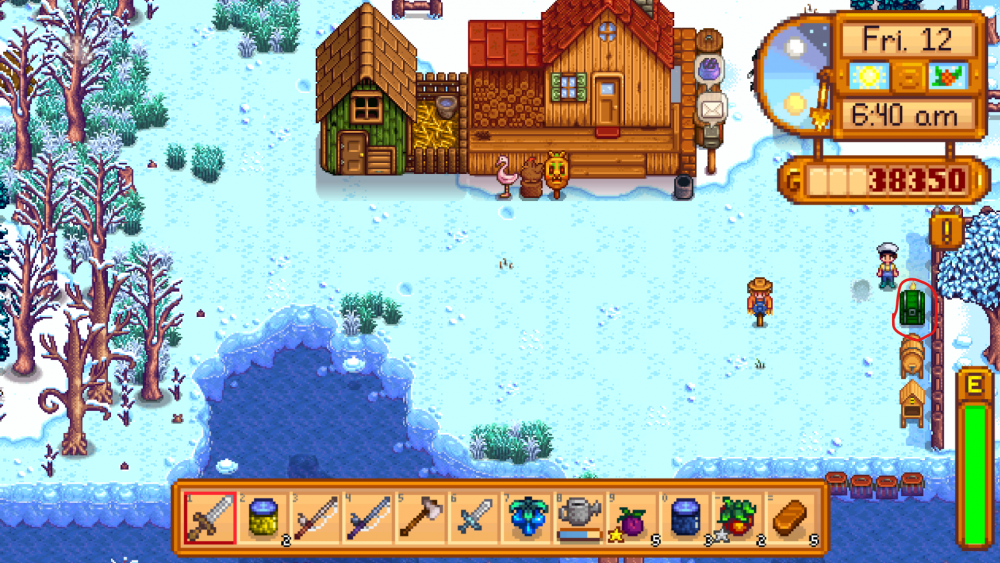Select the bamboo fishing rod

point(314,518)
